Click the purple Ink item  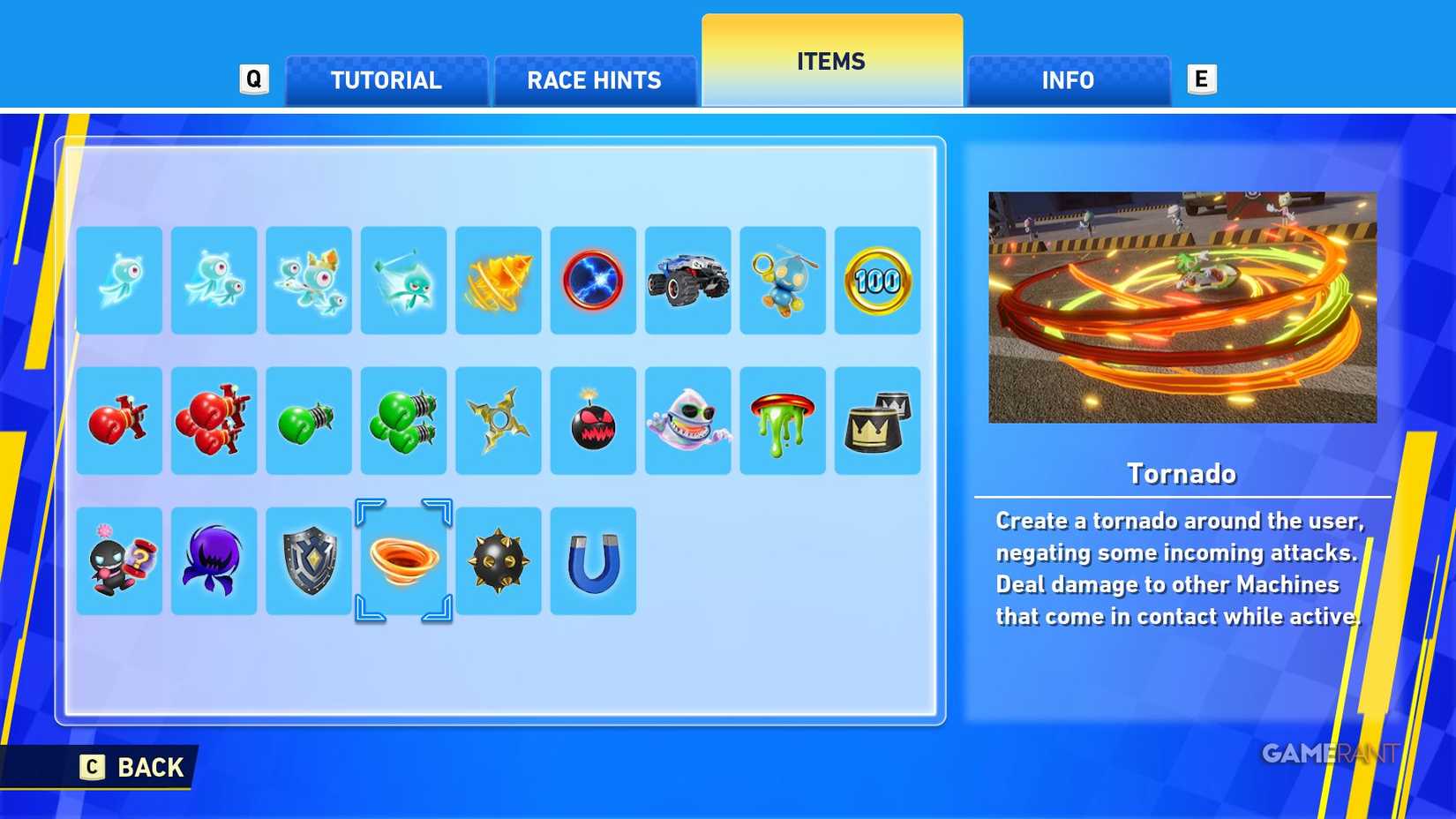(214, 560)
